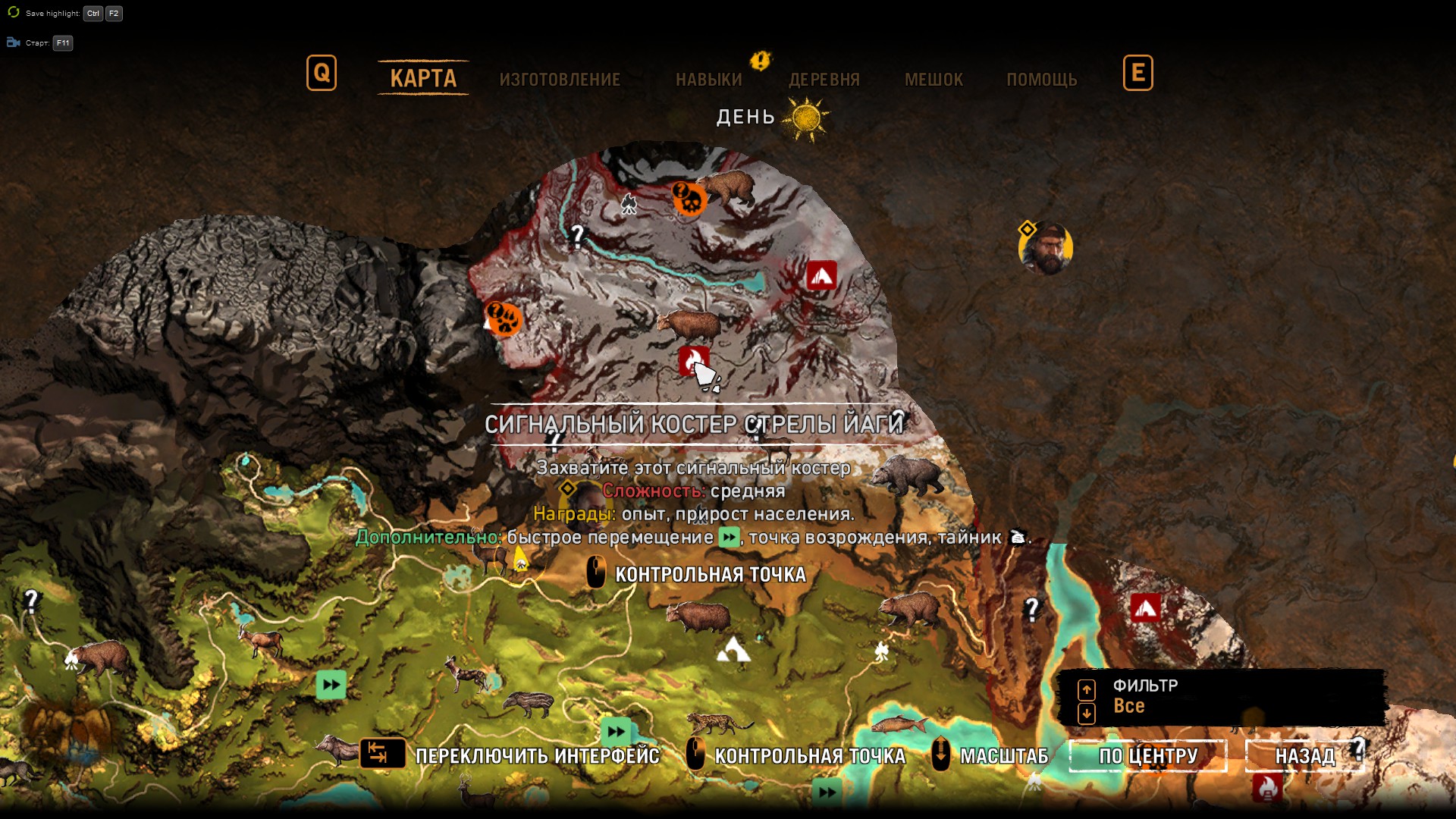Choose the white tent camp marker
1456x819 pixels.
pos(733,650)
